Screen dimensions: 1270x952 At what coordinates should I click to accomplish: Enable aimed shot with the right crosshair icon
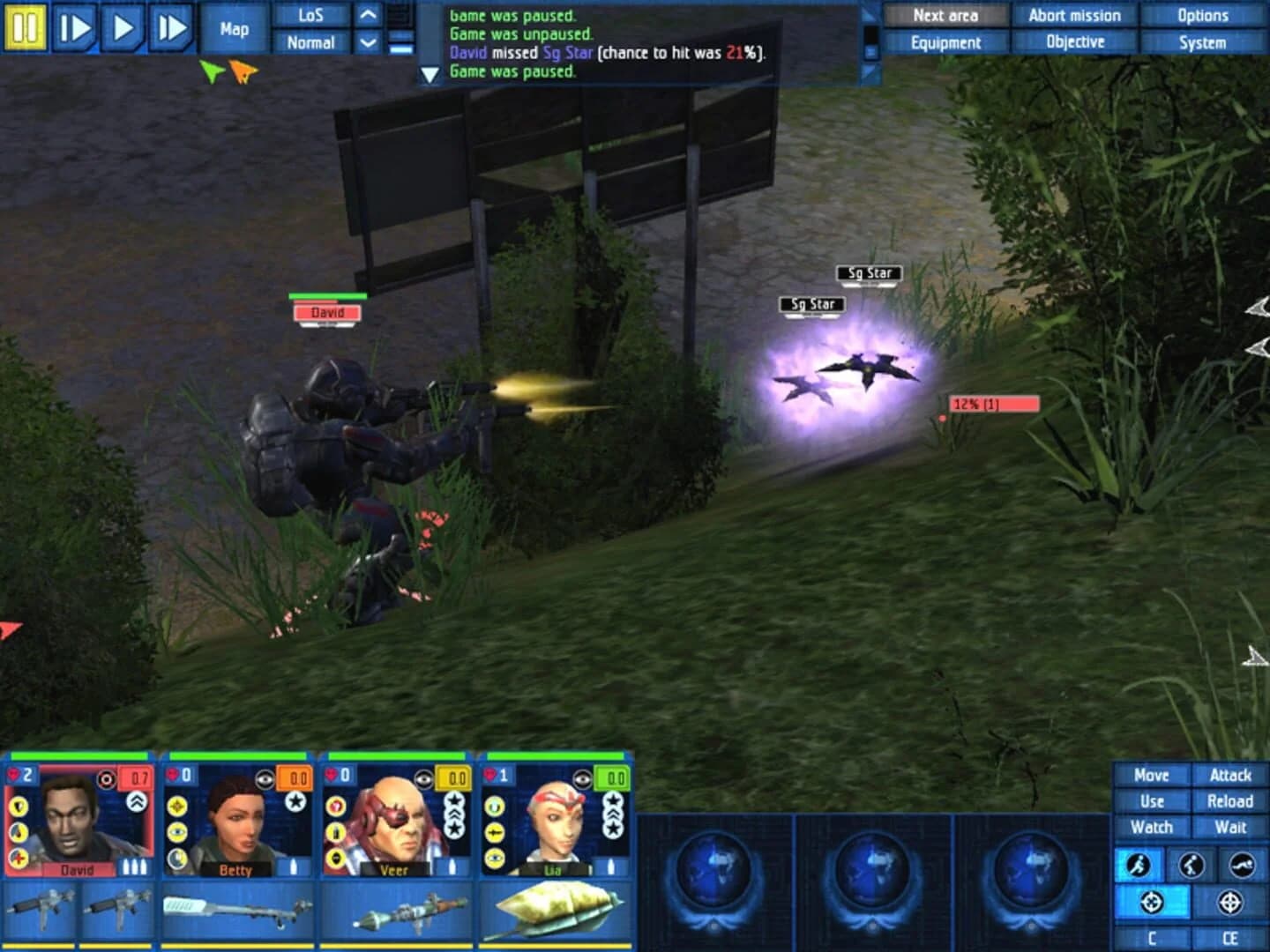[1231, 902]
